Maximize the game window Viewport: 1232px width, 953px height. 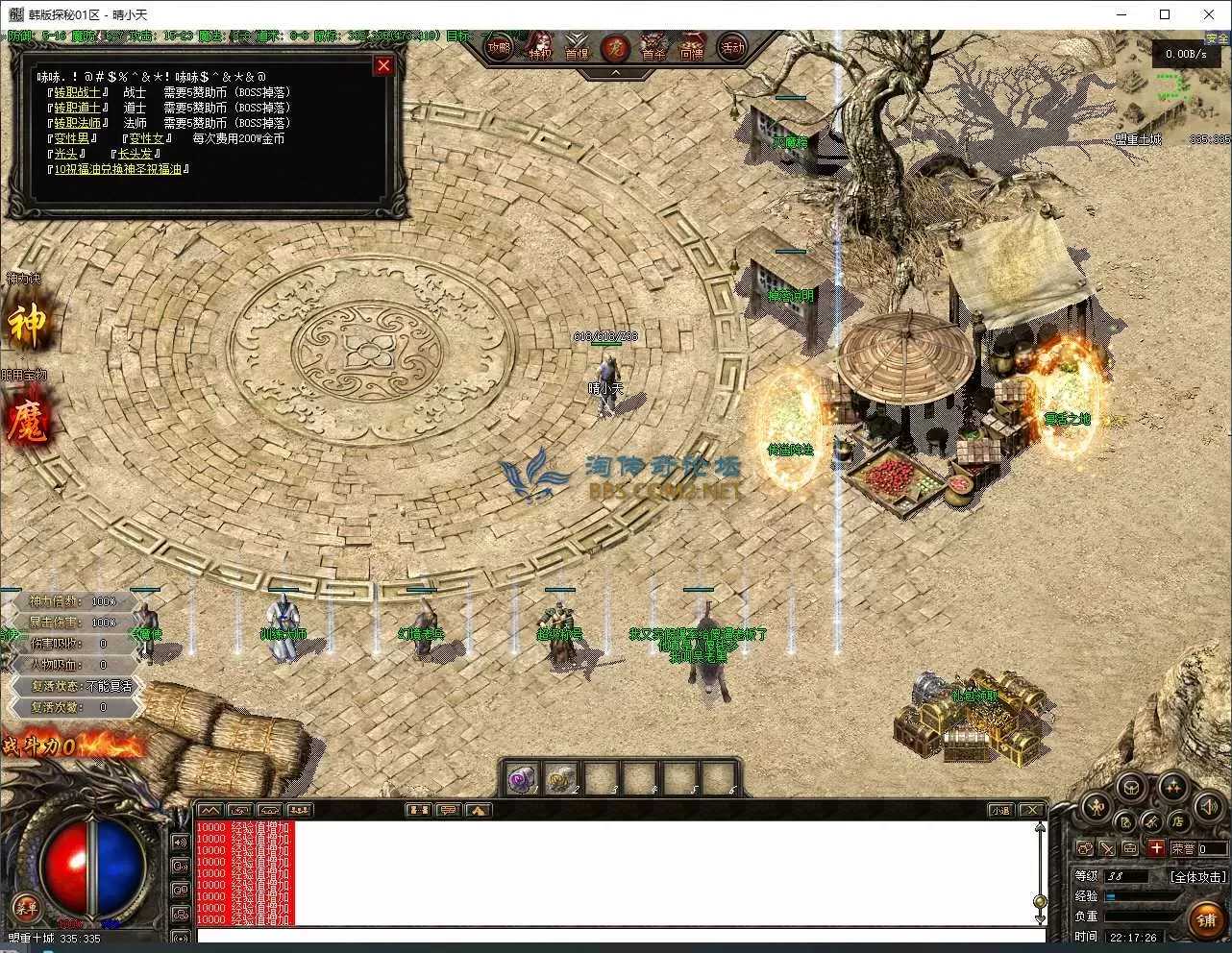1165,14
